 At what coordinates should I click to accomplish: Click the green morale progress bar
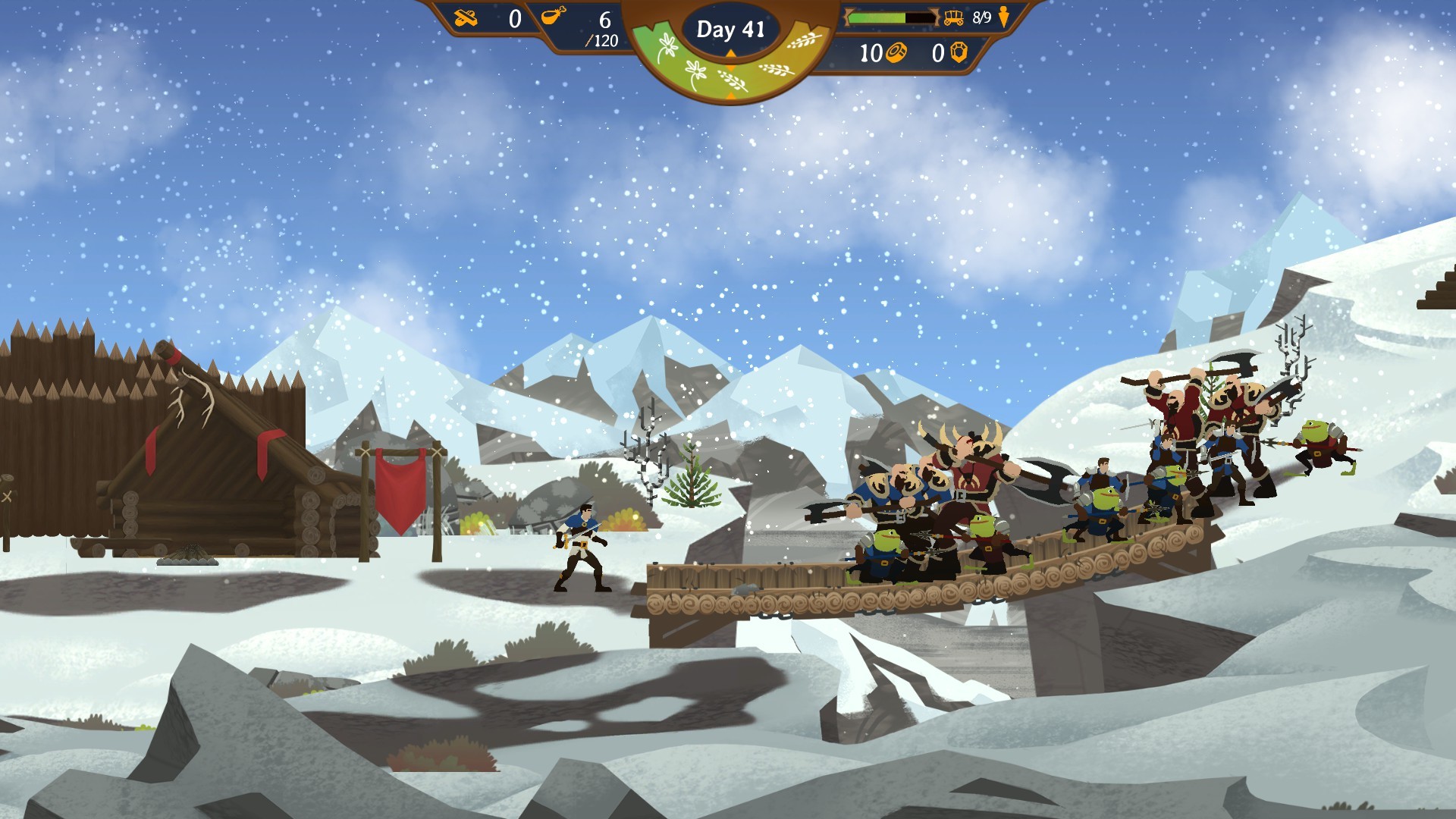pyautogui.click(x=880, y=17)
